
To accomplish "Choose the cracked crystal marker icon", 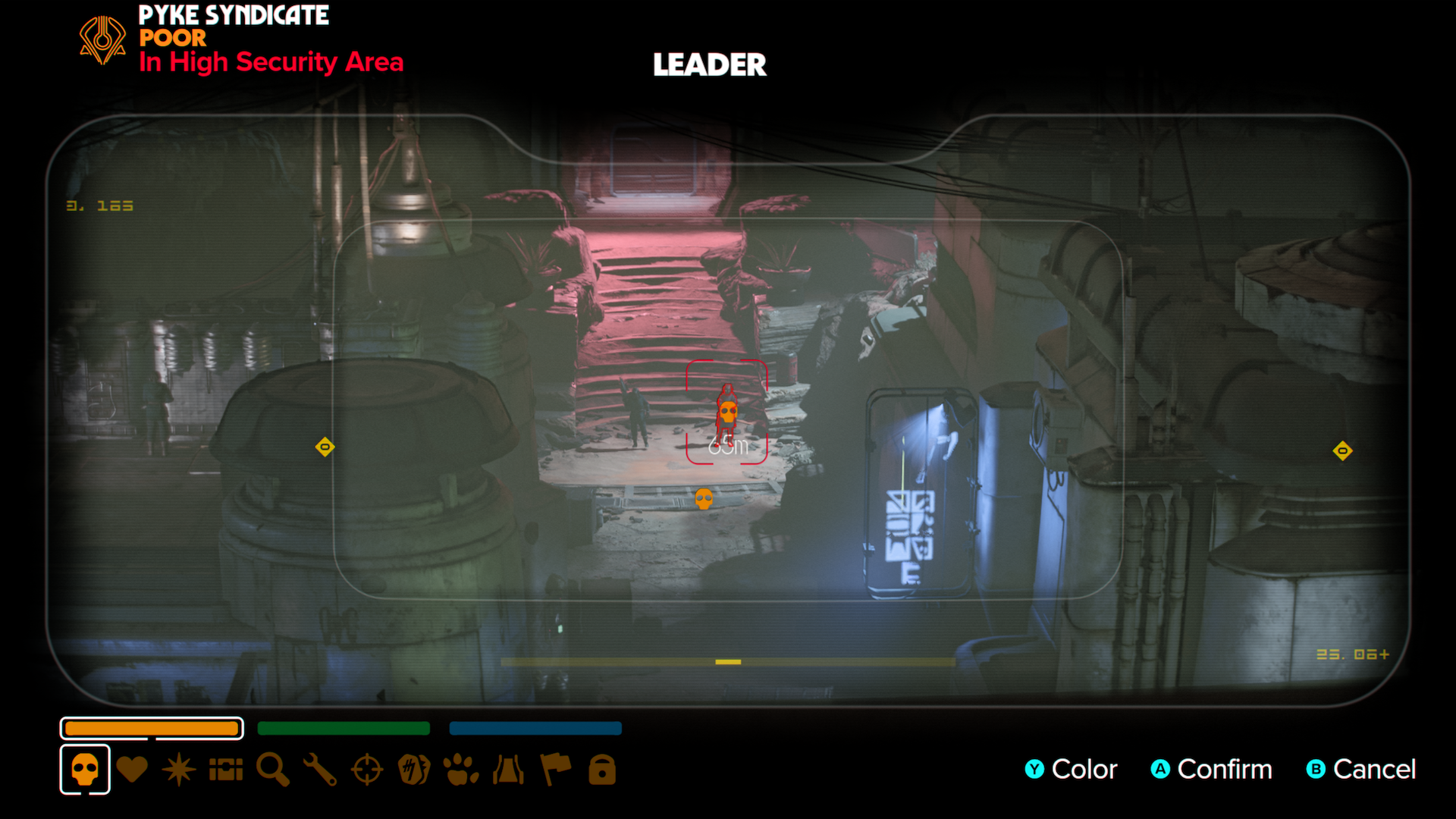I will tap(414, 770).
